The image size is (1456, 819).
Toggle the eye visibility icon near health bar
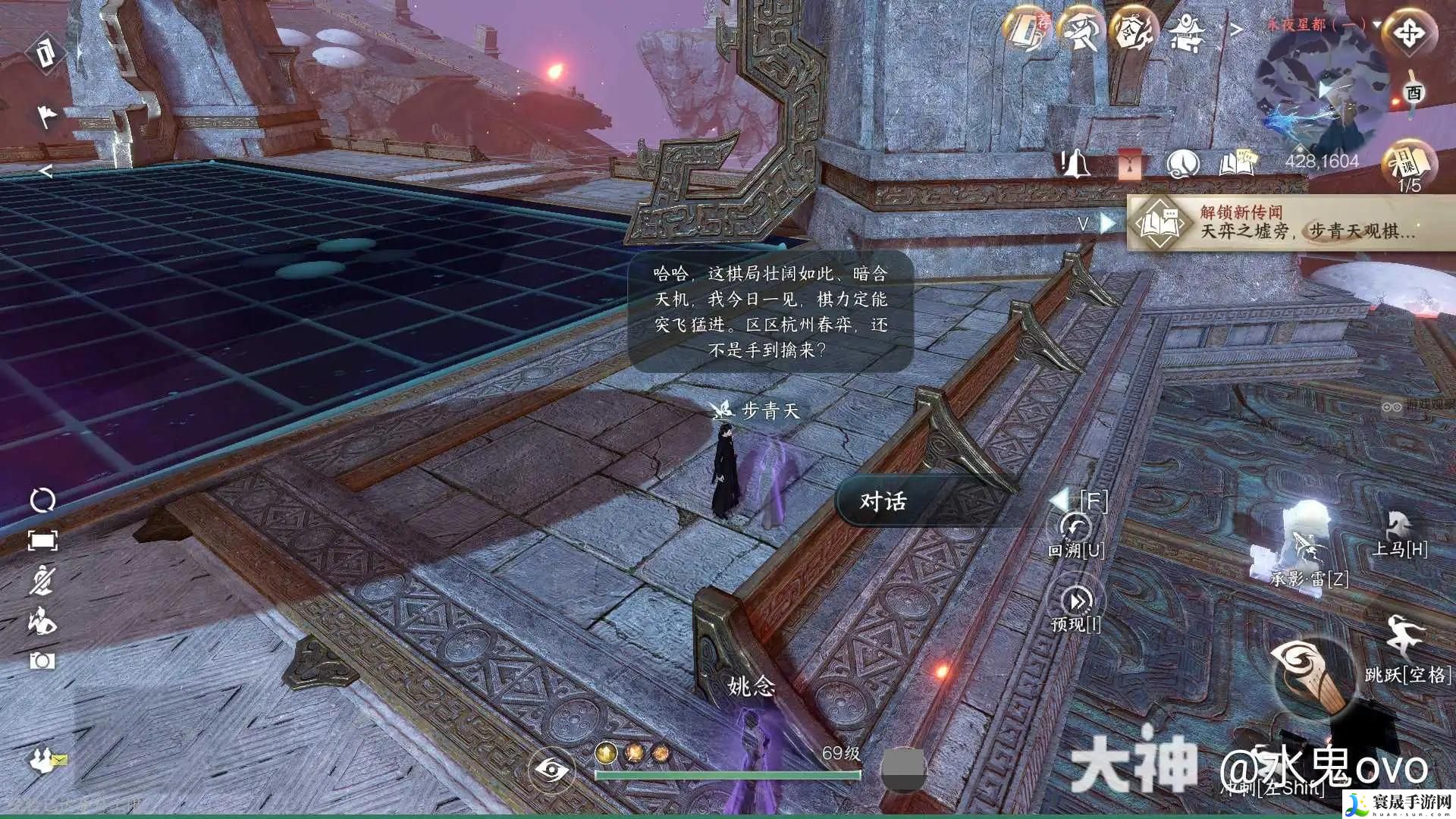(x=551, y=770)
